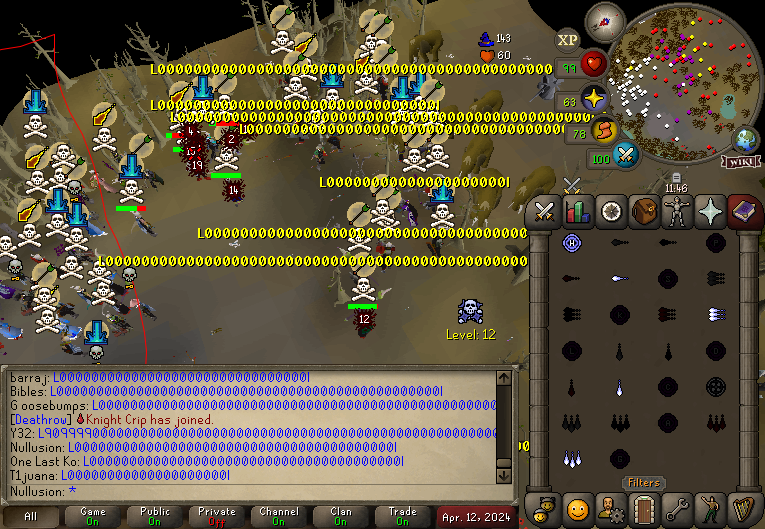Open the Friends List tab

click(545, 507)
